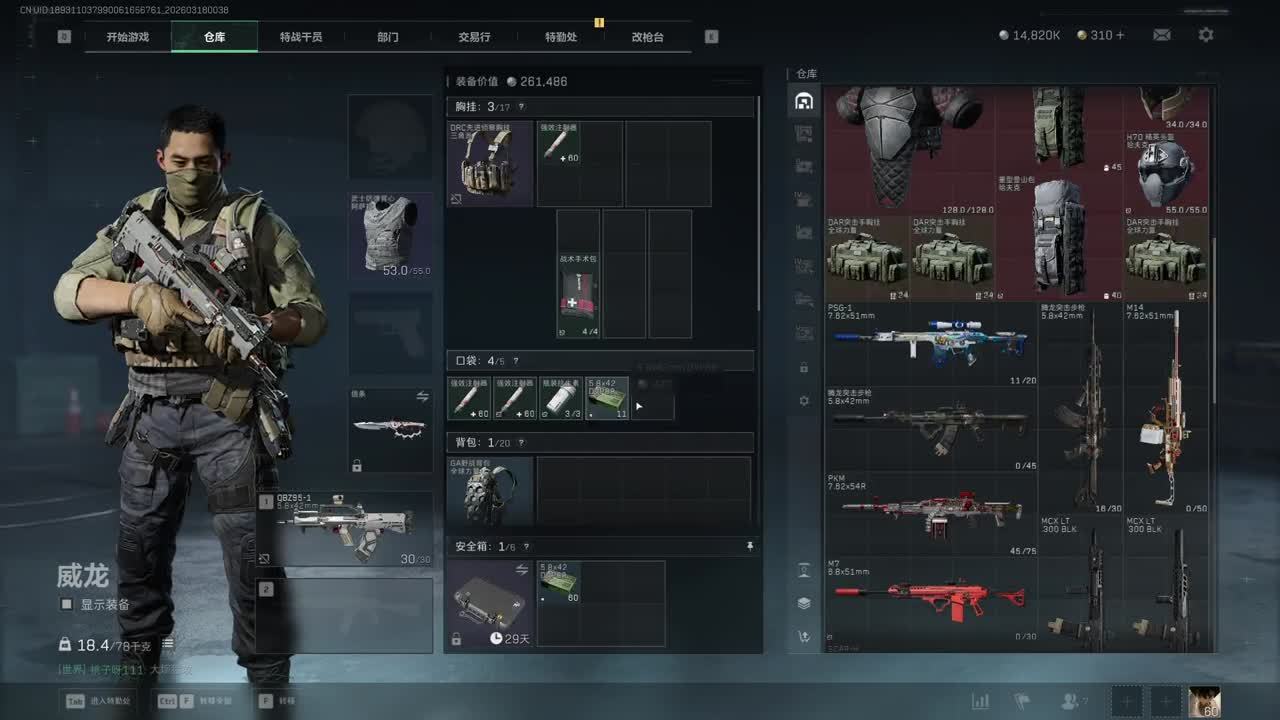Open the mail envelope icon
Image resolution: width=1280 pixels, height=720 pixels.
pos(1161,35)
